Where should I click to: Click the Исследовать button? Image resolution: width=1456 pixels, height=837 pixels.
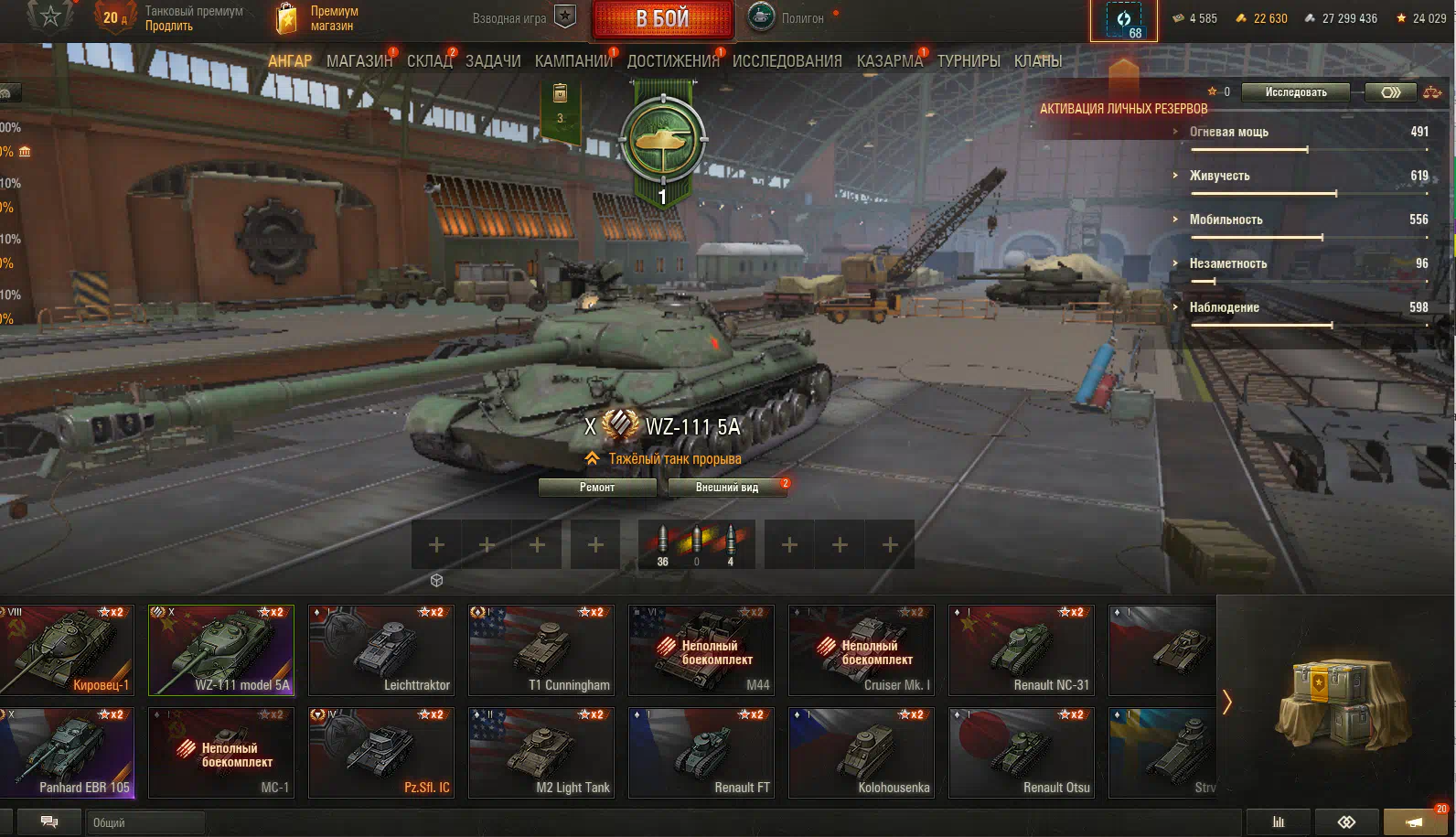click(x=1295, y=92)
